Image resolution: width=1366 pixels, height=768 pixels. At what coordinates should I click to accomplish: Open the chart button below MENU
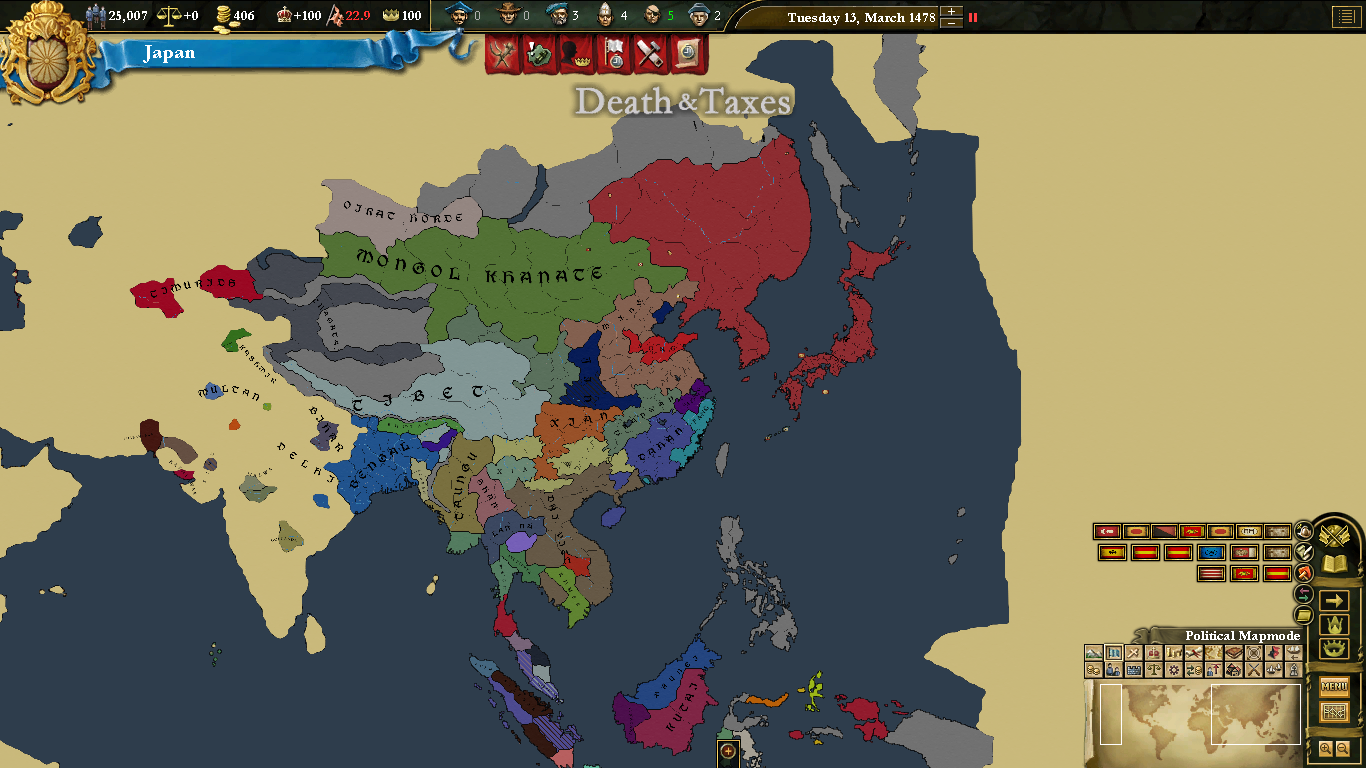(x=1334, y=712)
